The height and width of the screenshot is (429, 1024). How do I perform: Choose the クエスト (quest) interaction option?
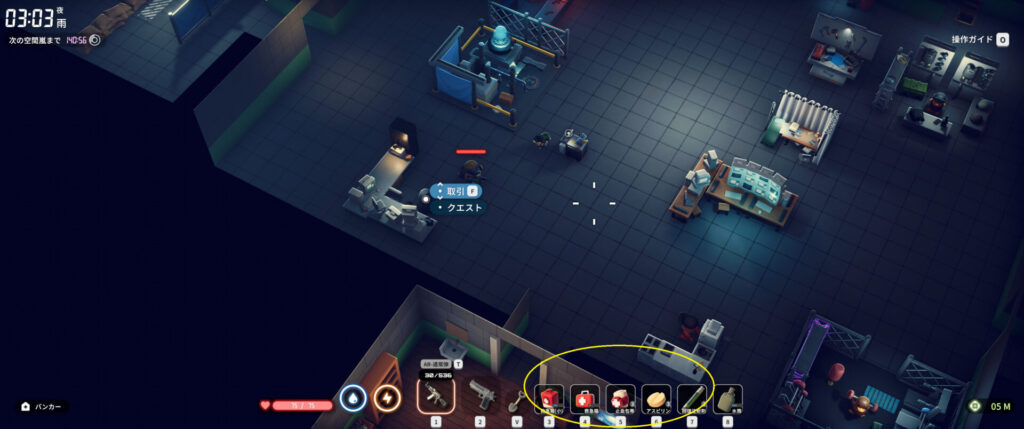(x=463, y=208)
